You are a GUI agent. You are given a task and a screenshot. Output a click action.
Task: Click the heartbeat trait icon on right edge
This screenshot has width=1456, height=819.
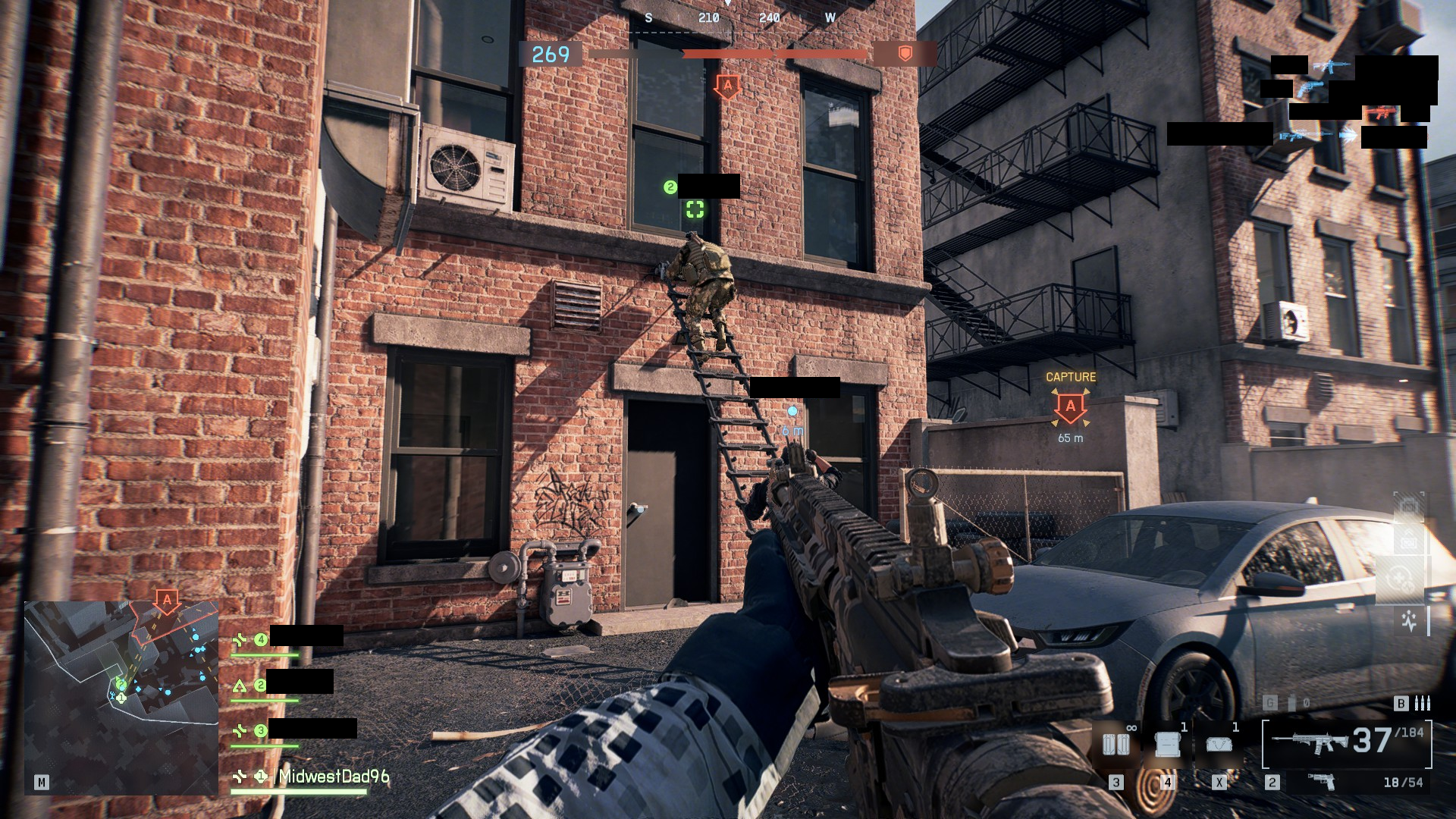(x=1409, y=622)
